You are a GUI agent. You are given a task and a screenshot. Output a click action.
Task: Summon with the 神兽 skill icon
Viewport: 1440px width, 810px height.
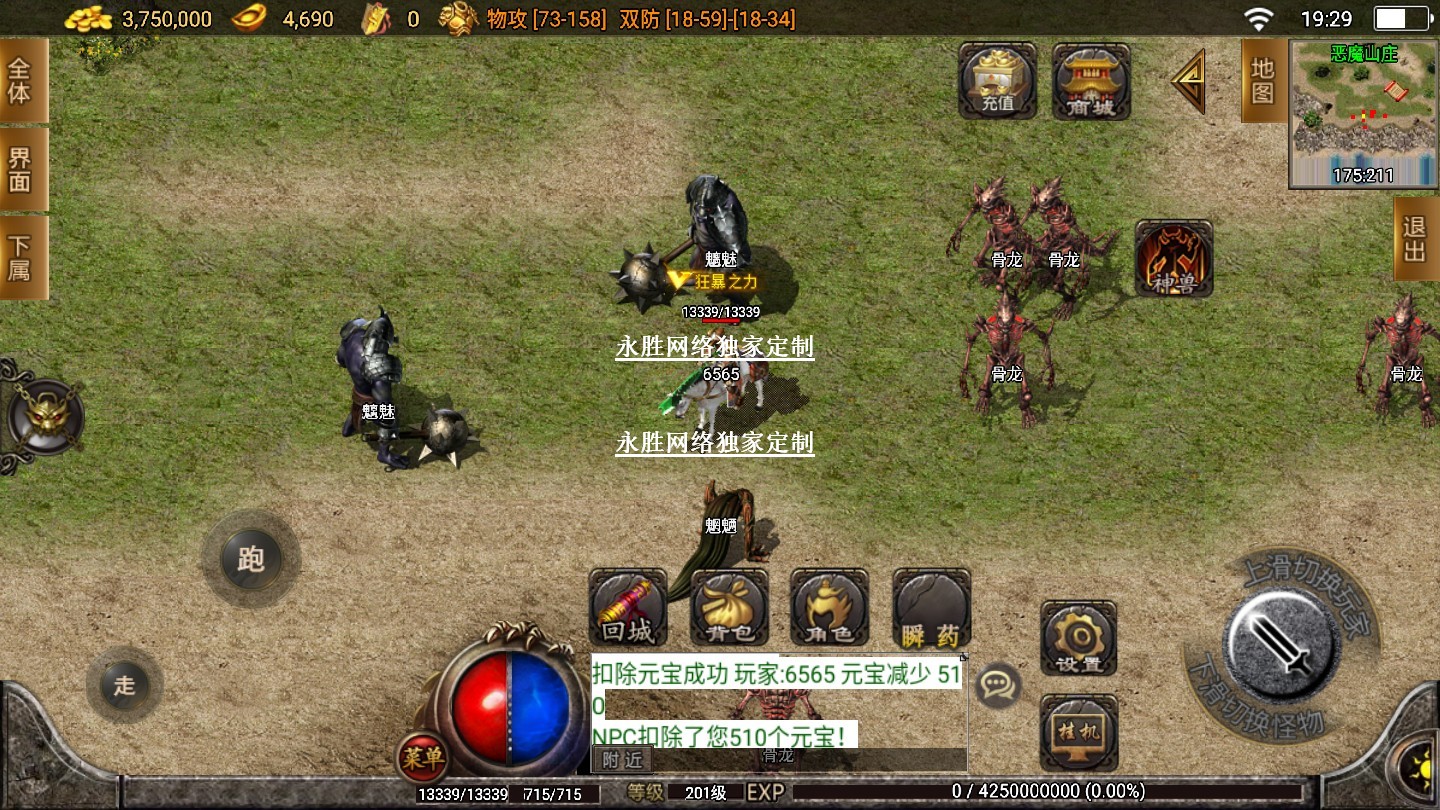click(x=1174, y=259)
